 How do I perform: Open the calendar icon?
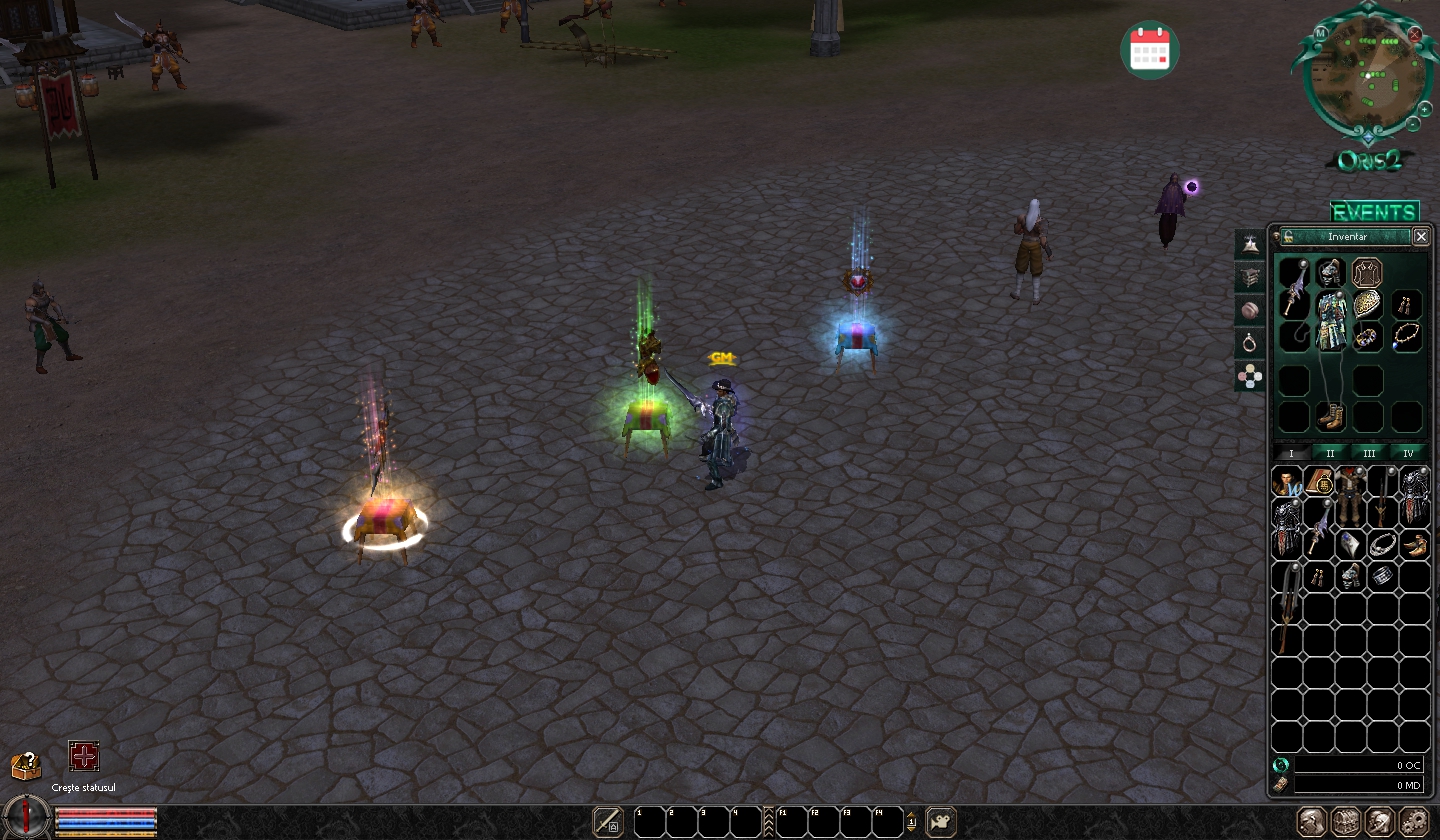[x=1150, y=49]
